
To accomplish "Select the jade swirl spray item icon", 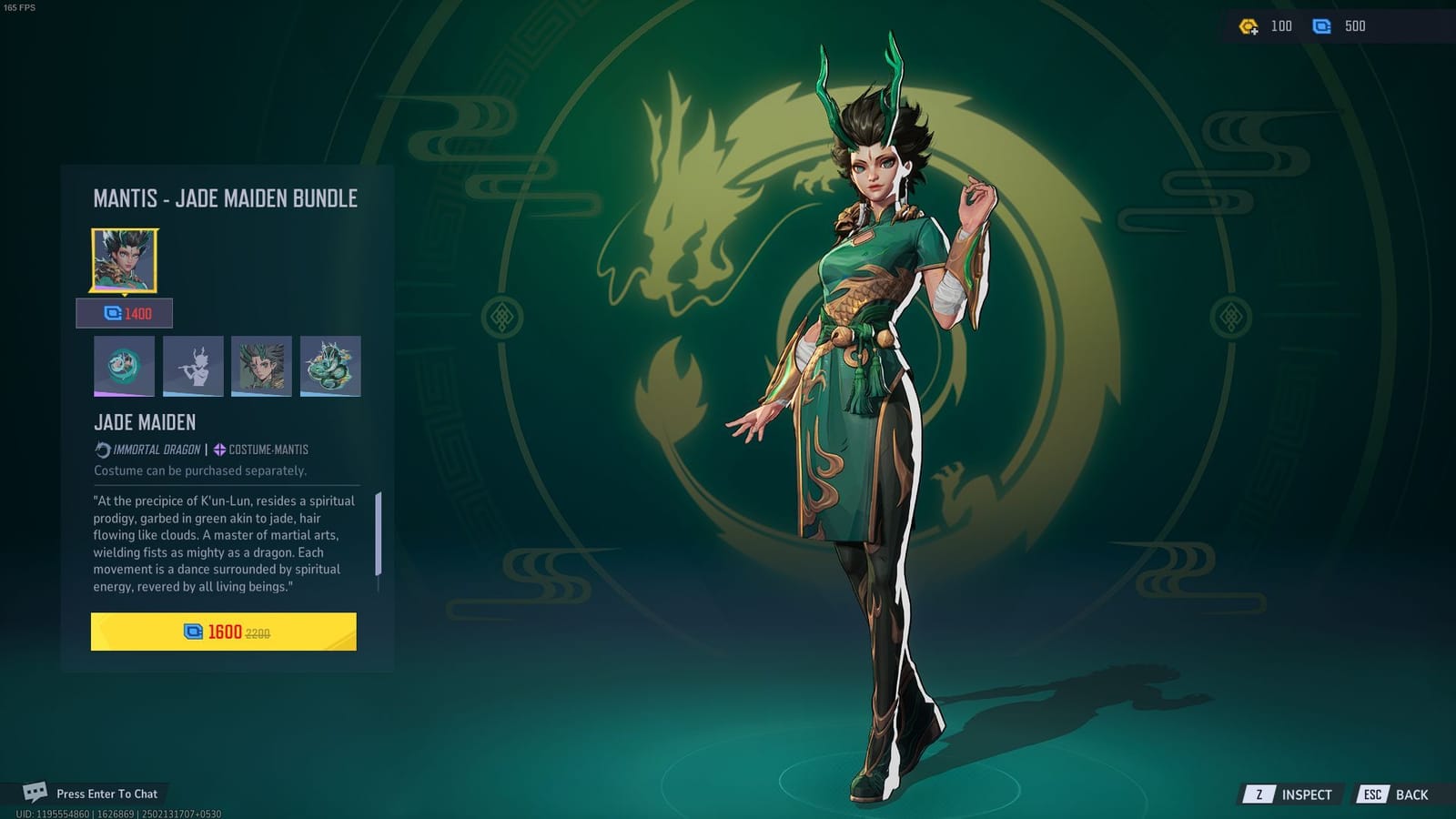I will [123, 366].
